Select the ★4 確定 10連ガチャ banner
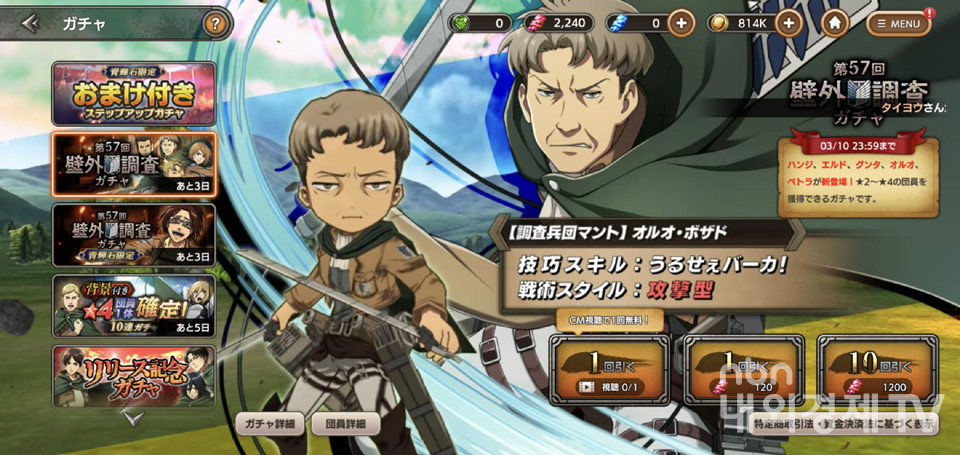 coord(133,305)
